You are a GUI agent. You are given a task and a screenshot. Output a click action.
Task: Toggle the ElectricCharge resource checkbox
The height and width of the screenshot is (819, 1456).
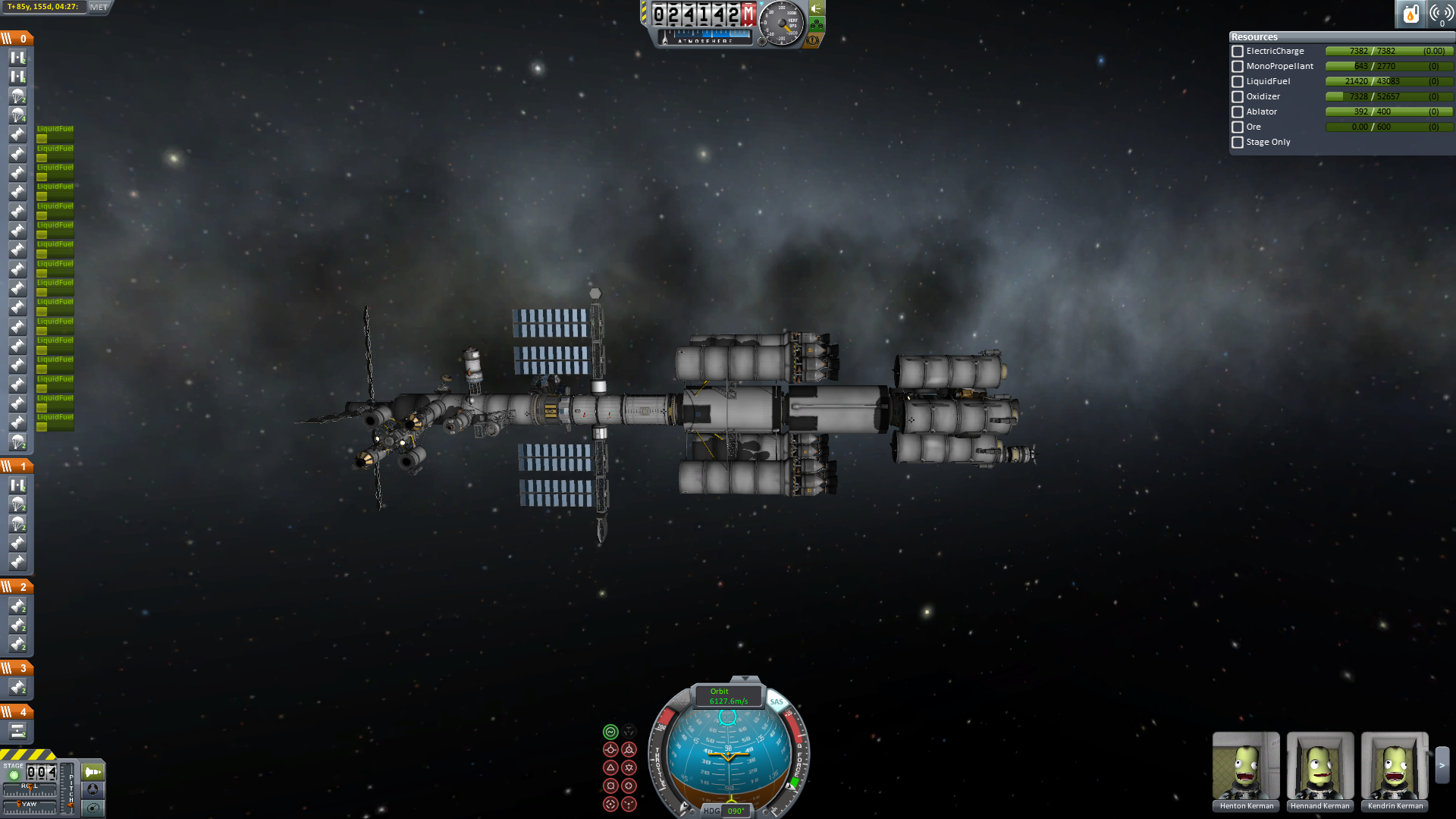[1238, 52]
